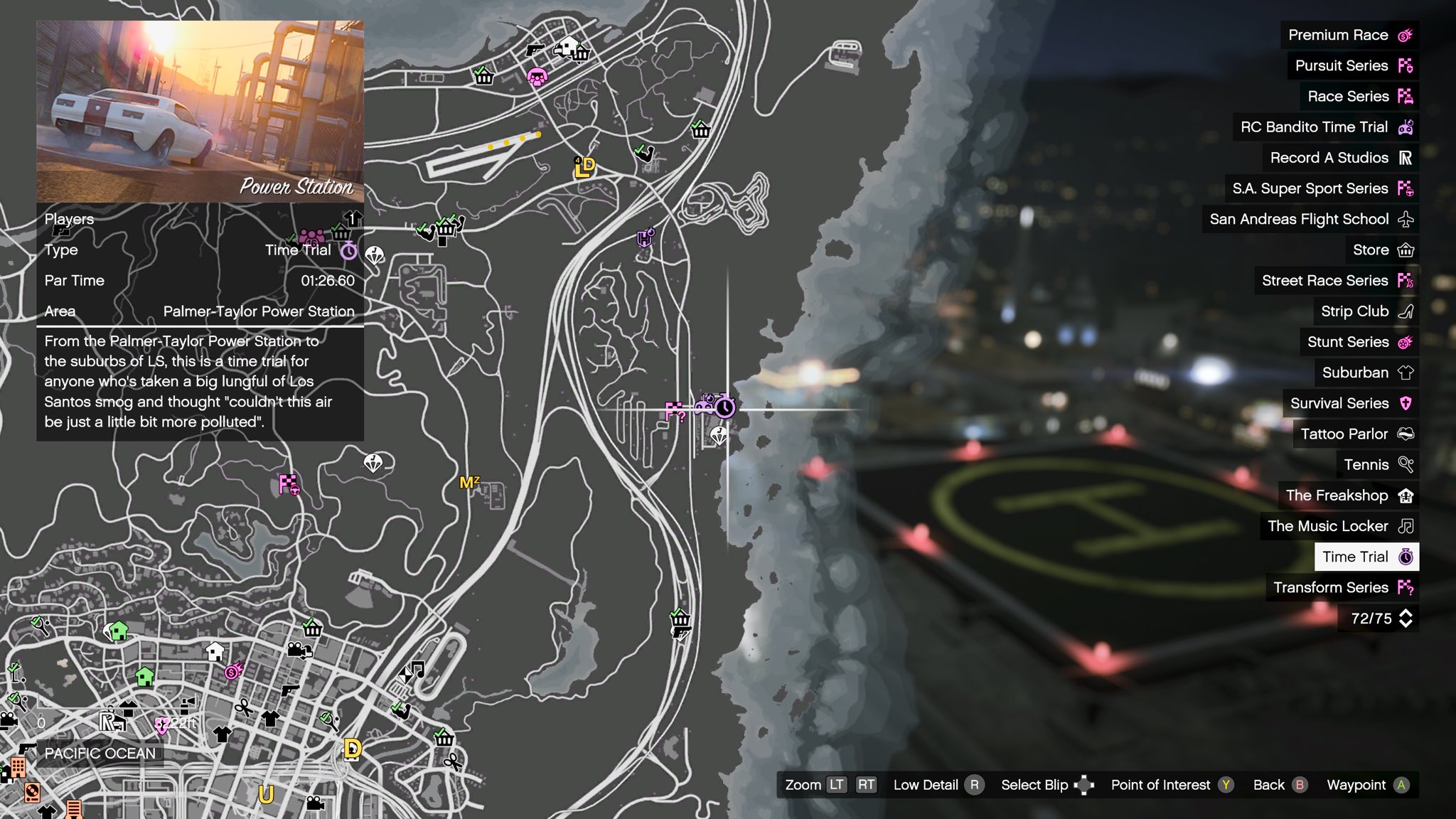Highlight RC Bandito Time Trial entry

(1325, 127)
